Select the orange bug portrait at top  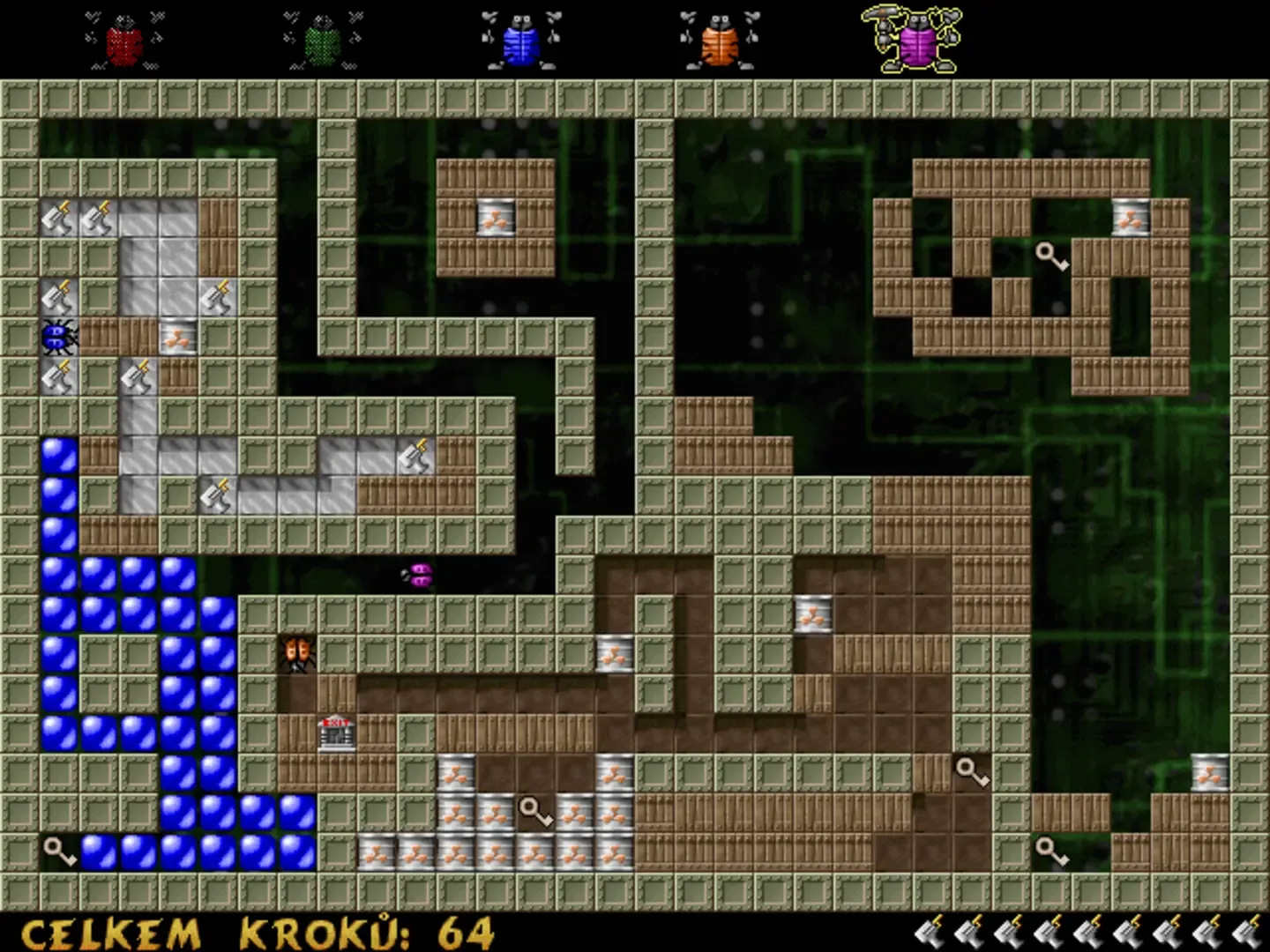(719, 40)
